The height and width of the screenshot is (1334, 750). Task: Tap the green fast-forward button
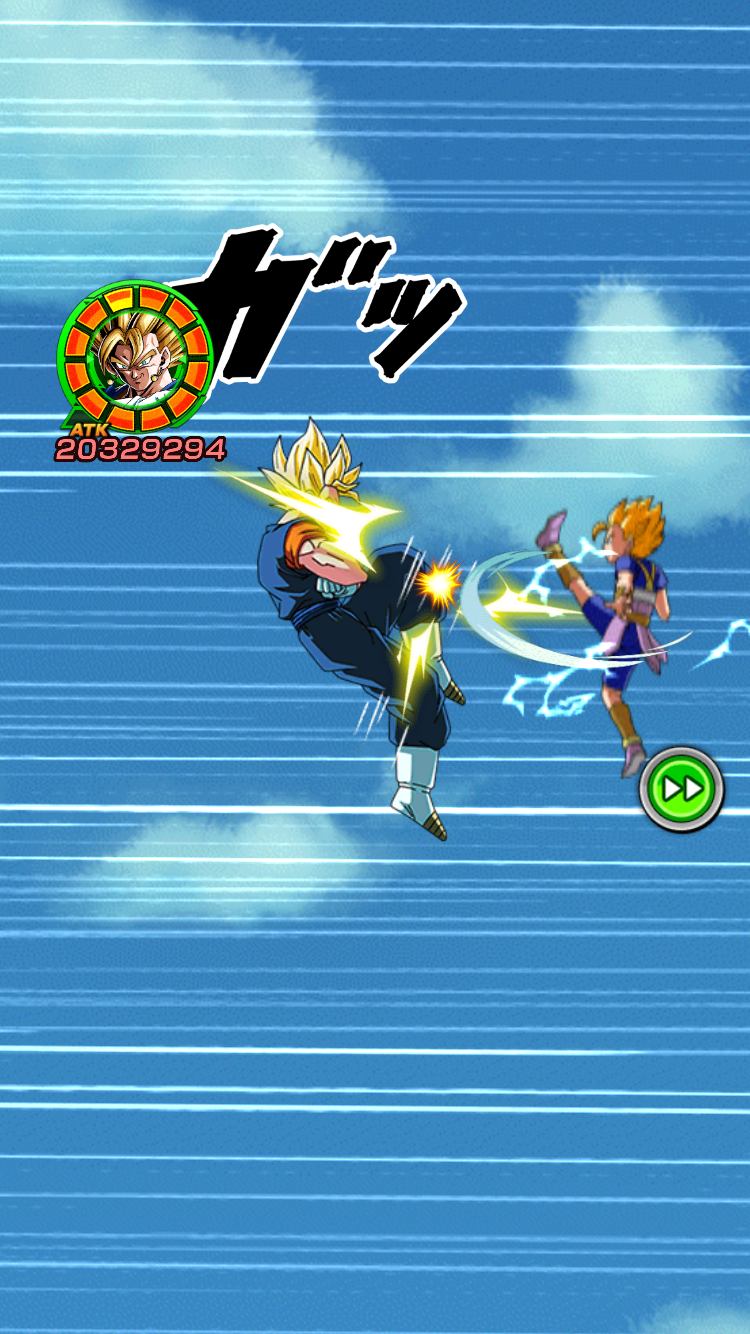point(682,789)
